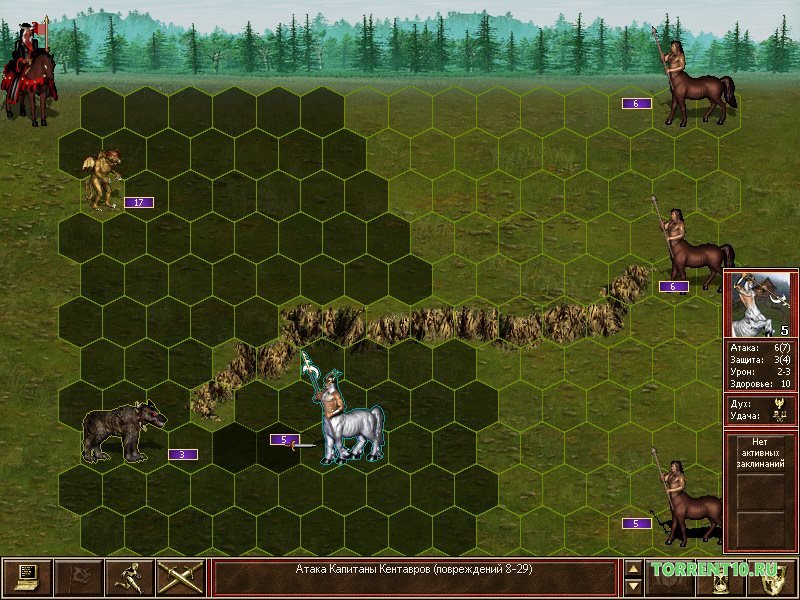
Task: Click the combat log up arrow
Action: 633,568
